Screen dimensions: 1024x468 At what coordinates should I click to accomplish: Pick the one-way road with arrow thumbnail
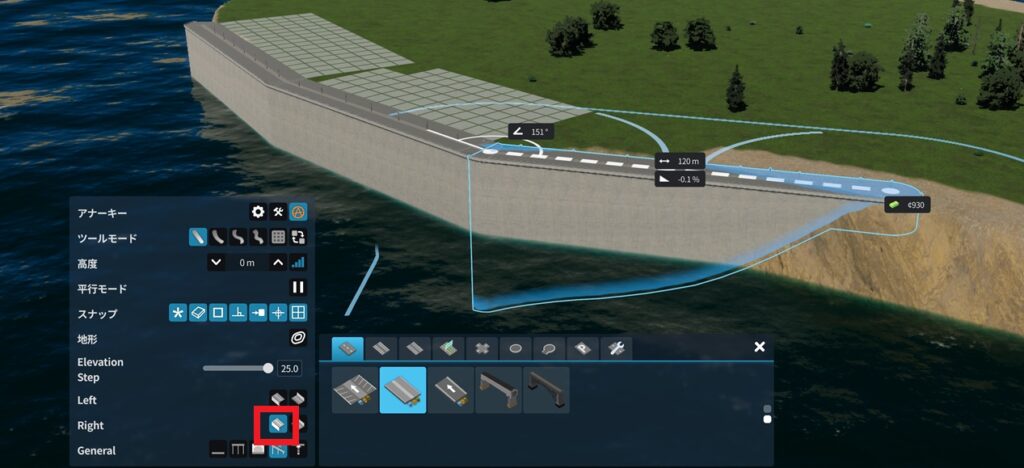450,390
